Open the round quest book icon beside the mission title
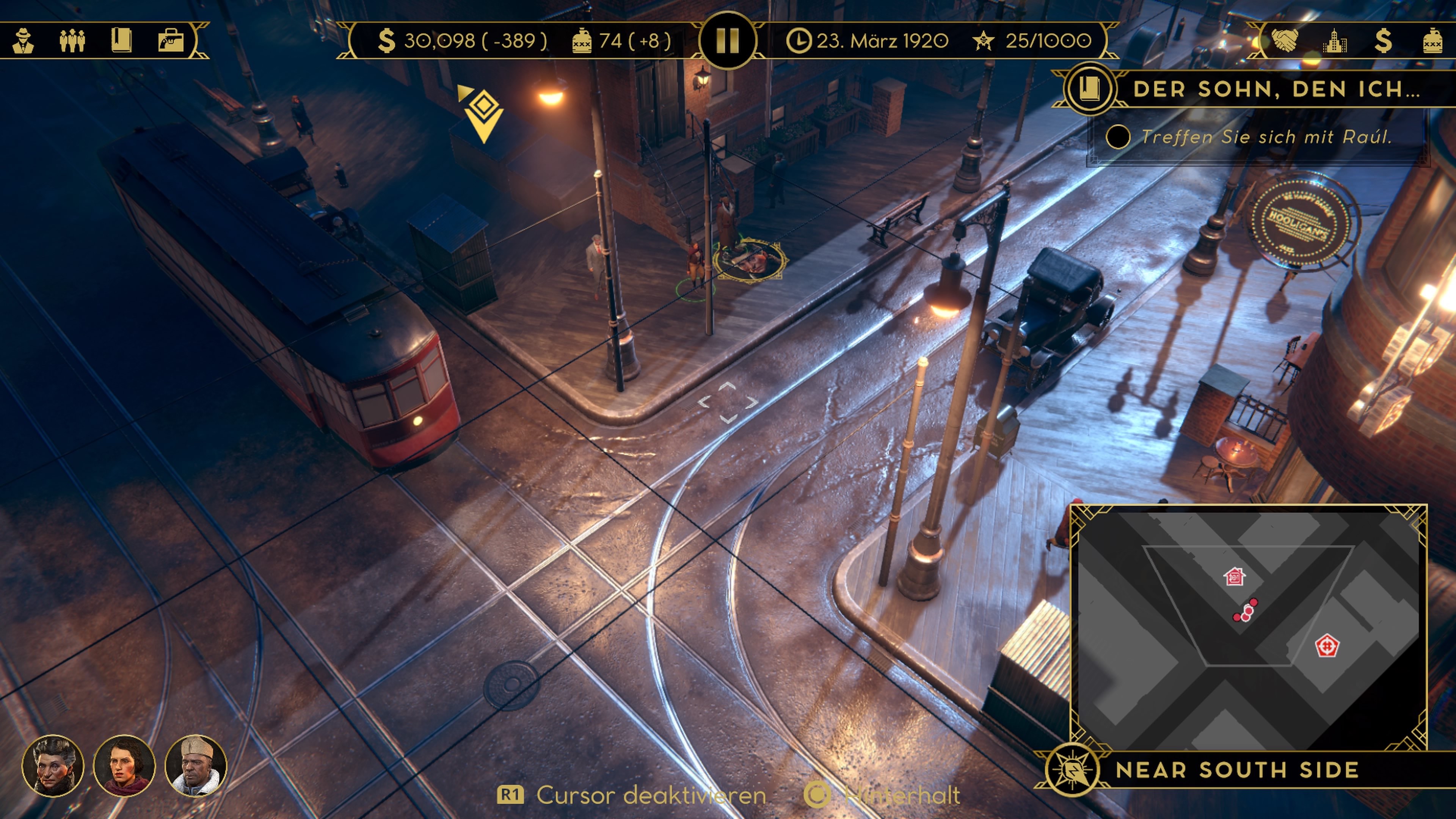1456x819 pixels. 1089,89
